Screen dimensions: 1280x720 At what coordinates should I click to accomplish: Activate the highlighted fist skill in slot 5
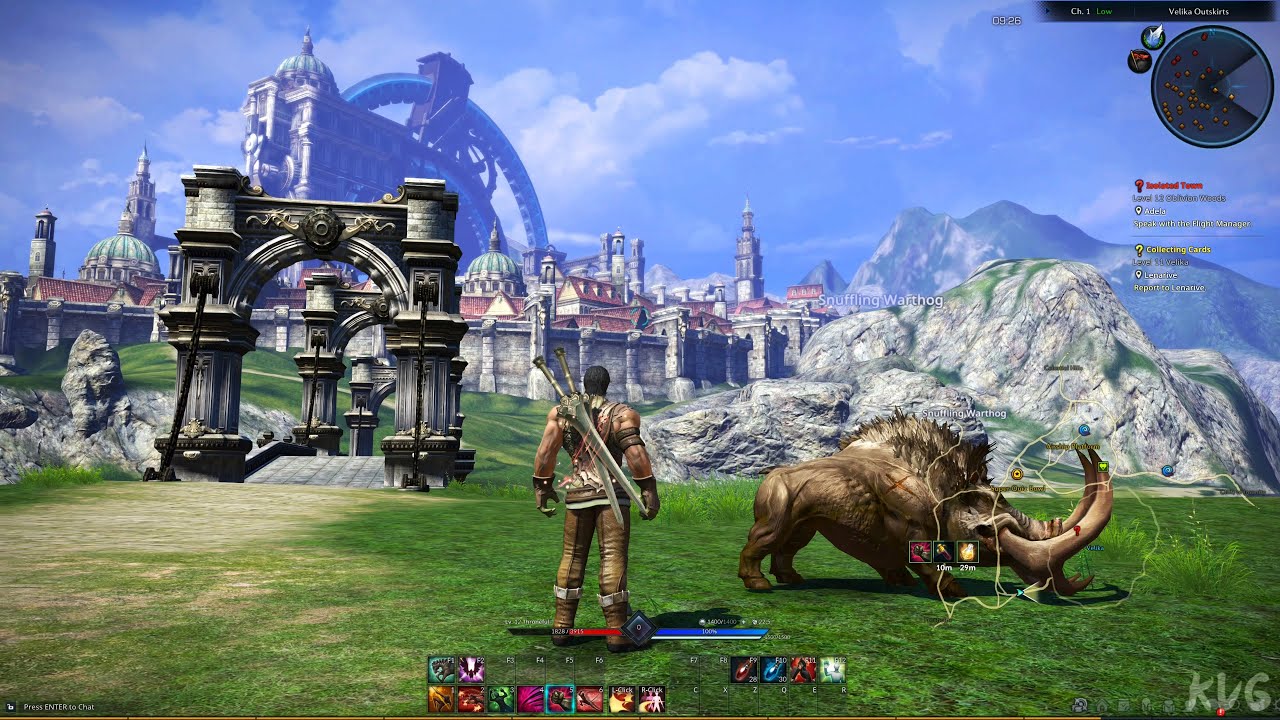pos(560,699)
